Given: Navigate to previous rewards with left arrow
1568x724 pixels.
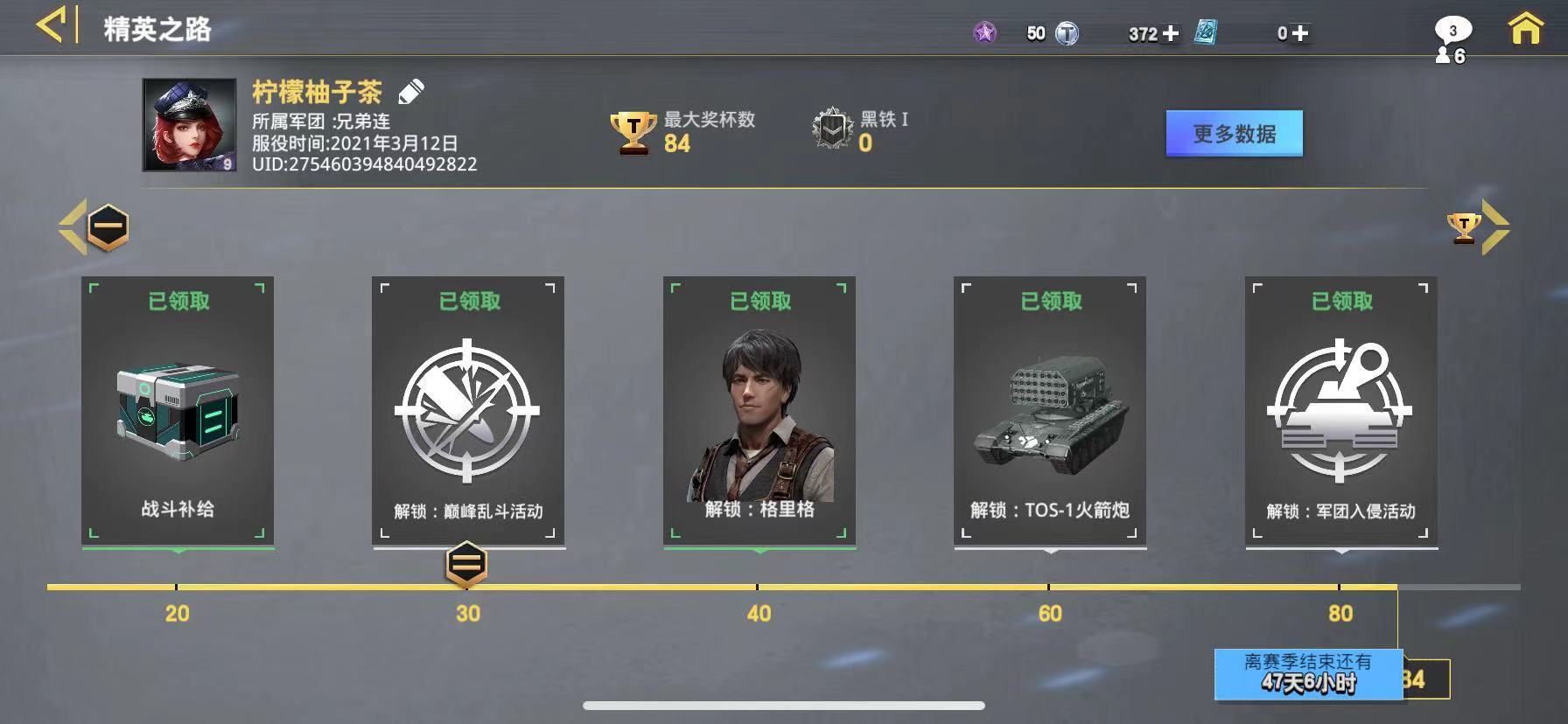Looking at the screenshot, I should click(73, 227).
